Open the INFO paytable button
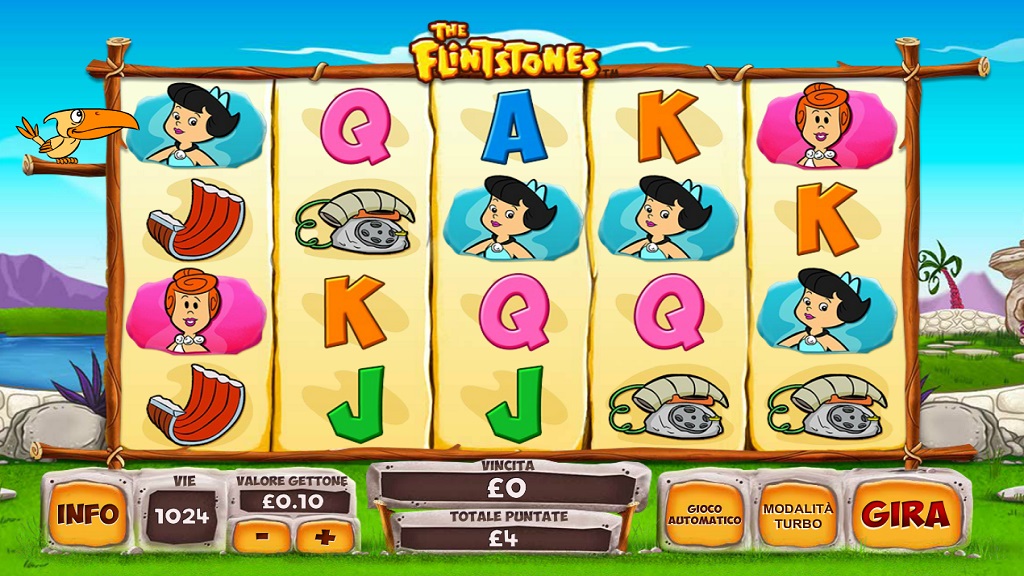The height and width of the screenshot is (576, 1024). pos(88,514)
